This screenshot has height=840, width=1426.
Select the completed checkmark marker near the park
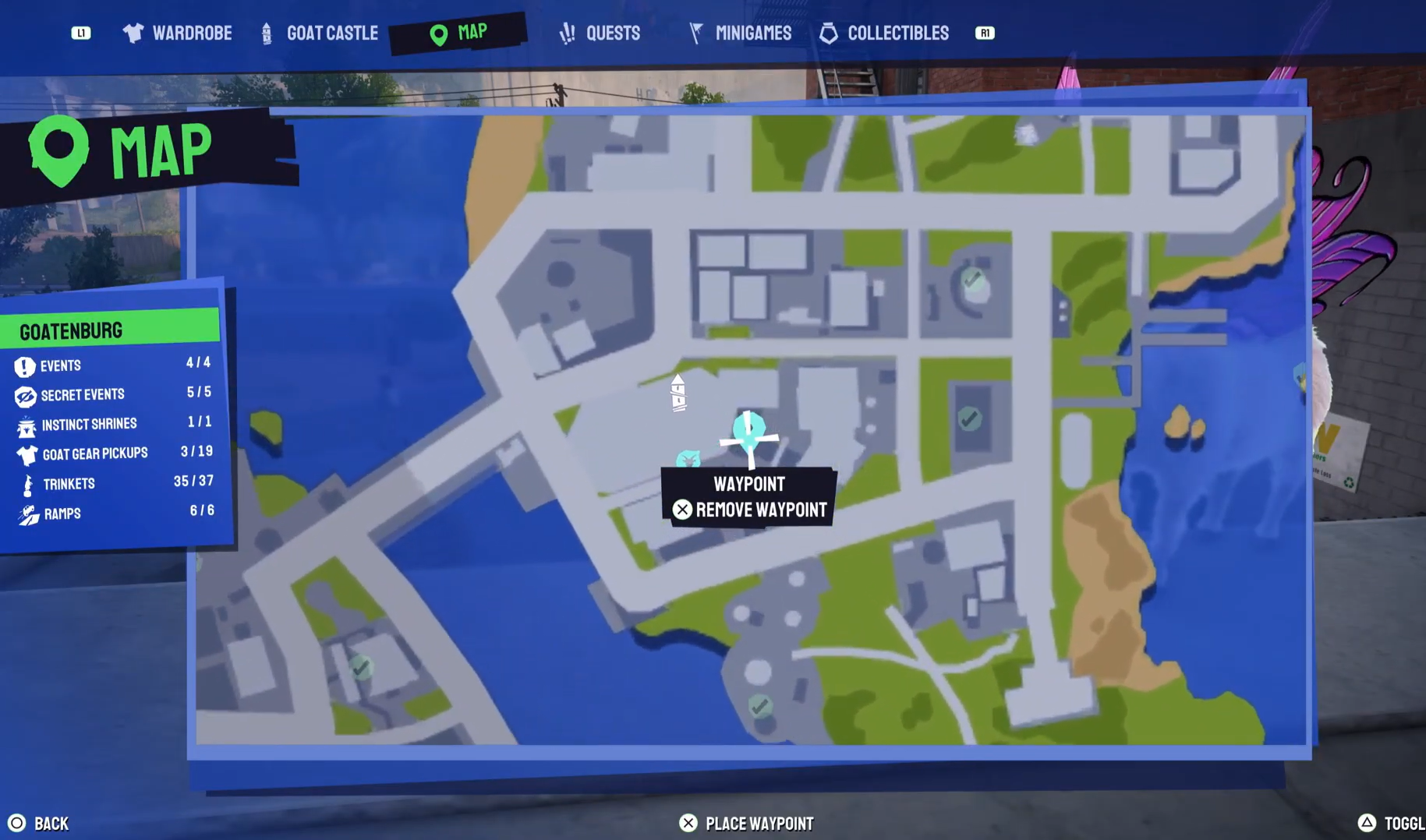click(x=971, y=418)
